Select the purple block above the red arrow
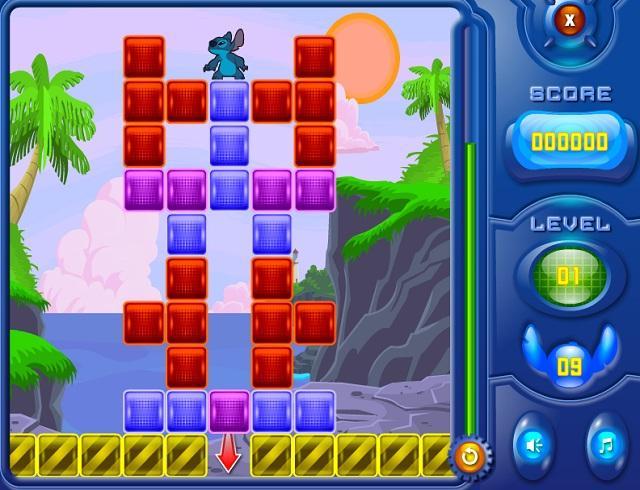Viewport: 640px width, 490px height. pyautogui.click(x=229, y=411)
